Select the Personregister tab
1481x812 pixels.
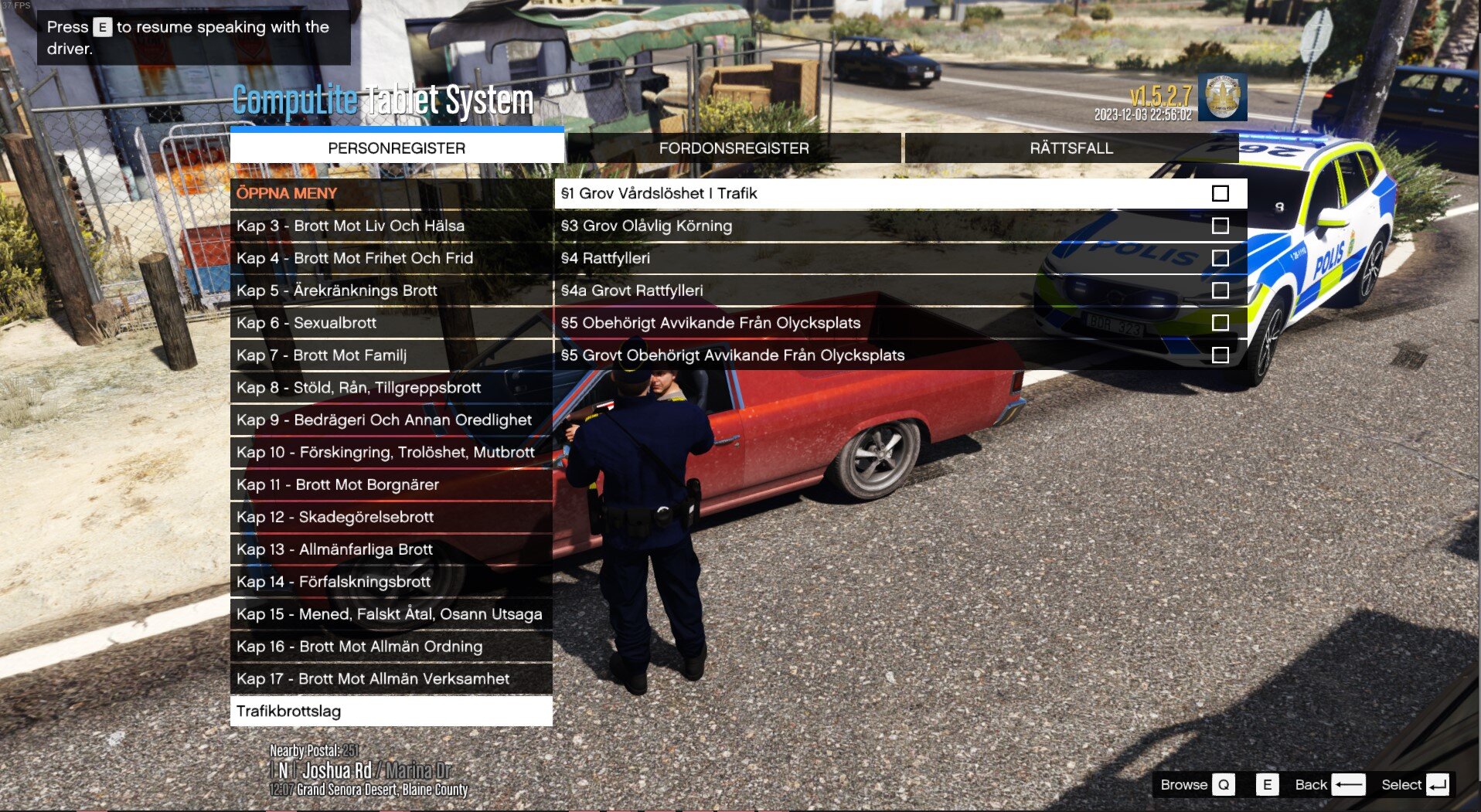(x=397, y=148)
